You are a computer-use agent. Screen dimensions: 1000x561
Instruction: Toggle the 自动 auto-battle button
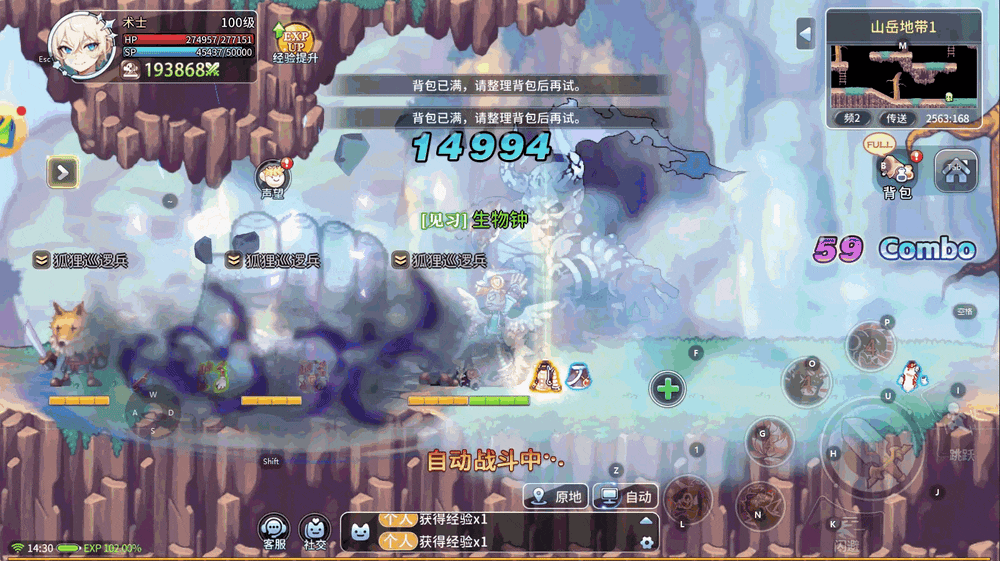(x=626, y=496)
